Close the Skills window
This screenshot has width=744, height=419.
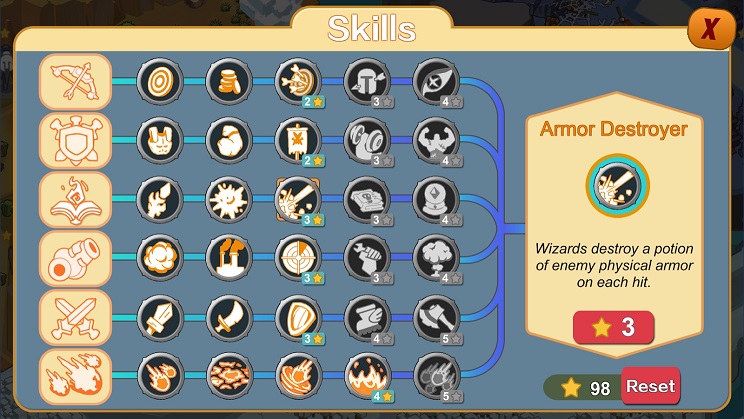[709, 31]
